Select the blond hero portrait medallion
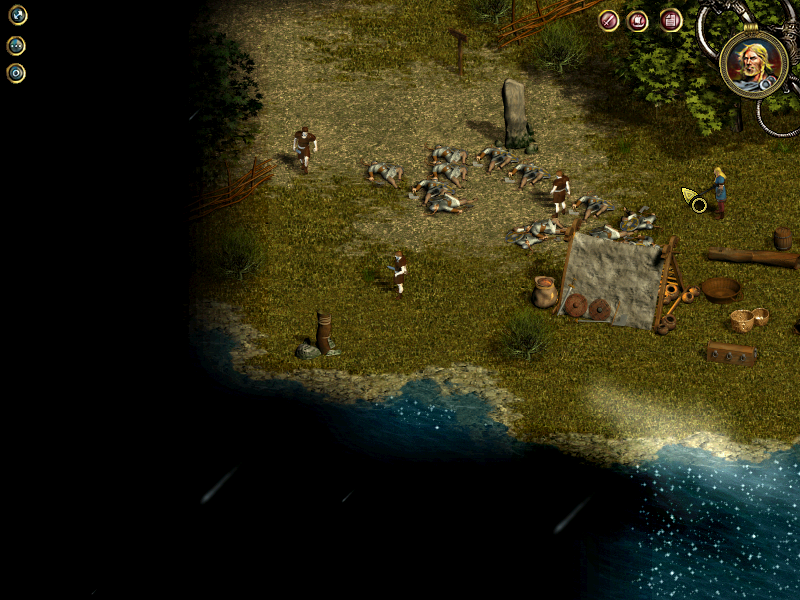Viewport: 800px width, 600px height. (753, 64)
